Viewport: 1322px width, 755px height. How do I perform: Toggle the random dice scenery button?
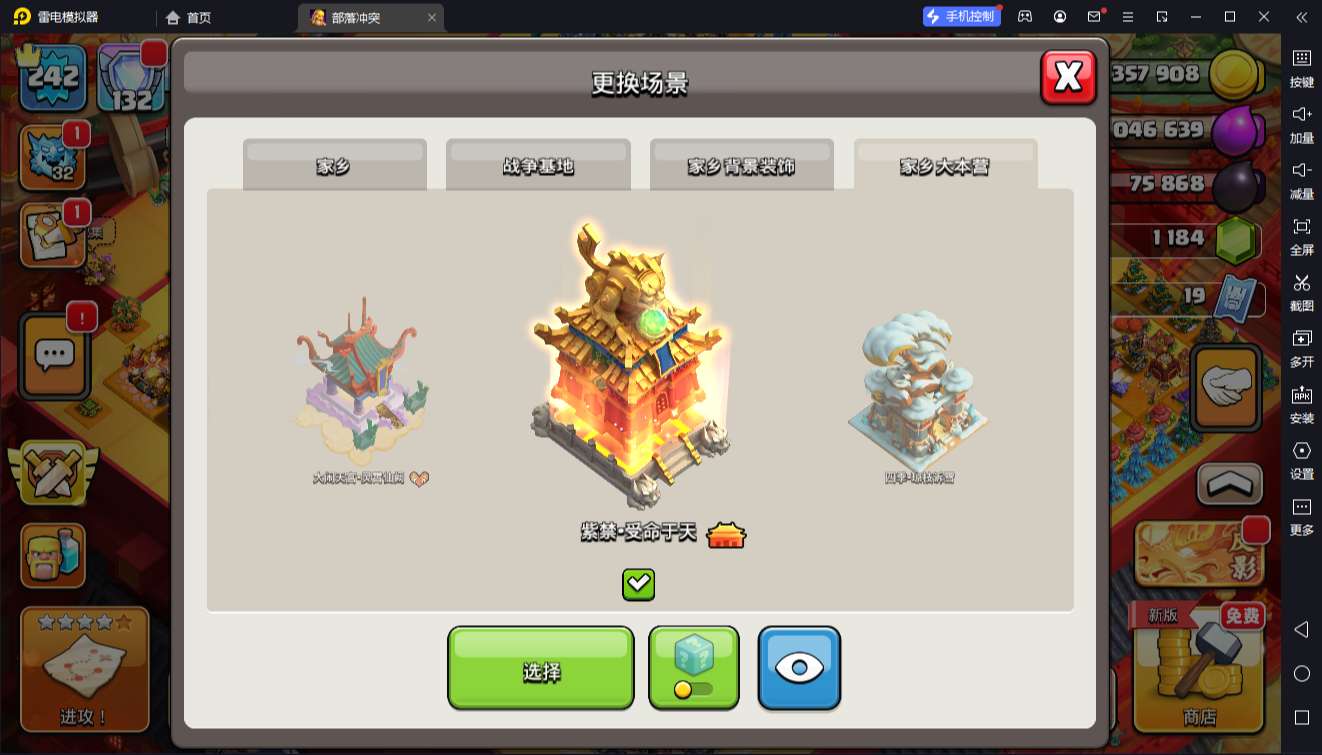pyautogui.click(x=693, y=667)
